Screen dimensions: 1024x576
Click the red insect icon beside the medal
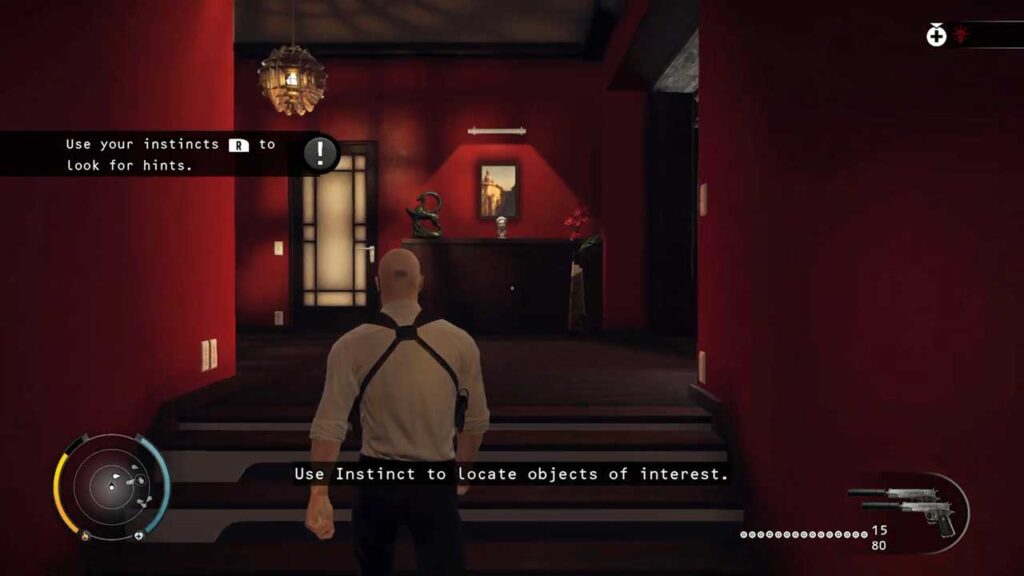click(961, 35)
